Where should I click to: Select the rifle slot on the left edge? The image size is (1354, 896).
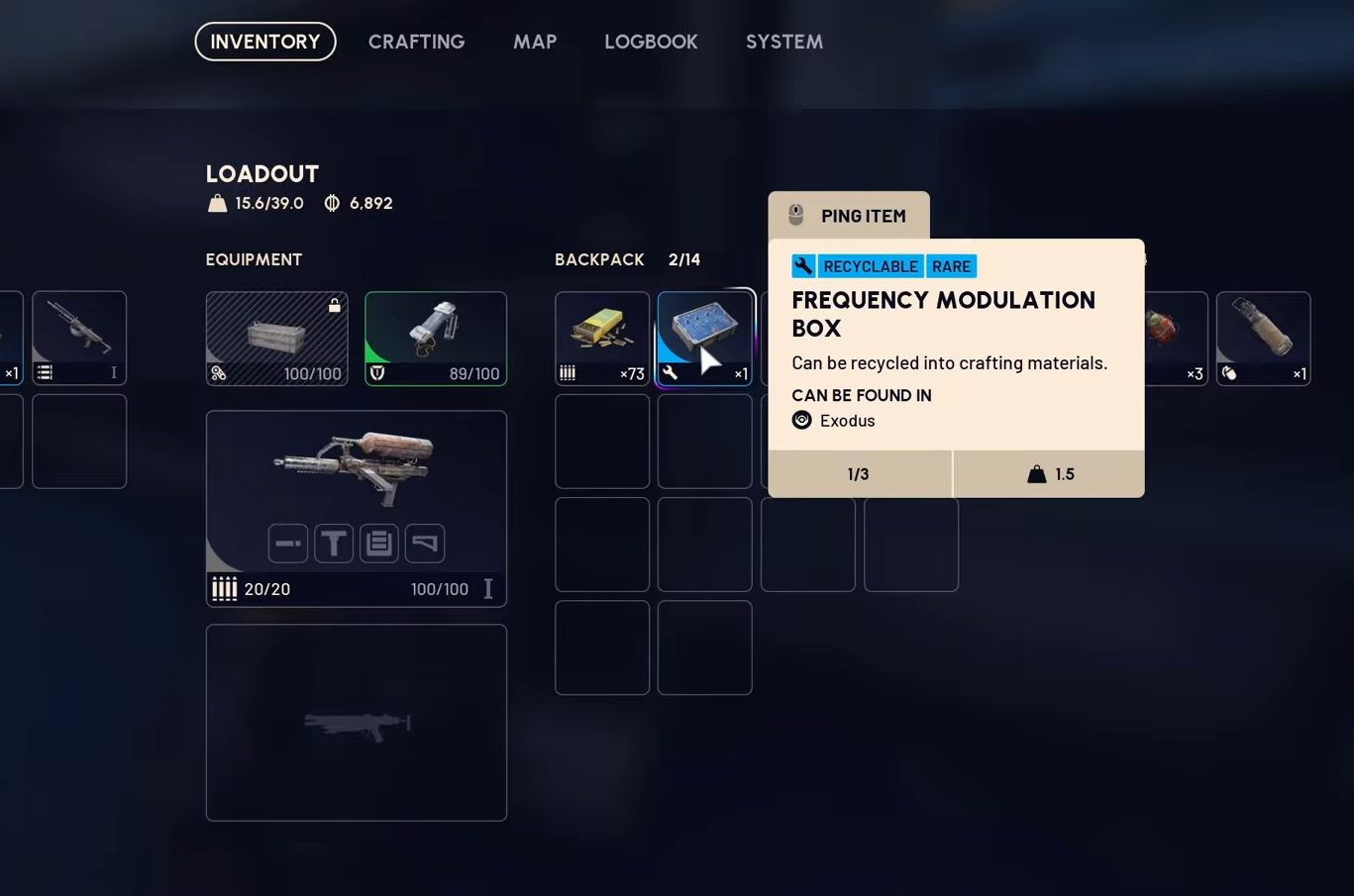(x=79, y=338)
